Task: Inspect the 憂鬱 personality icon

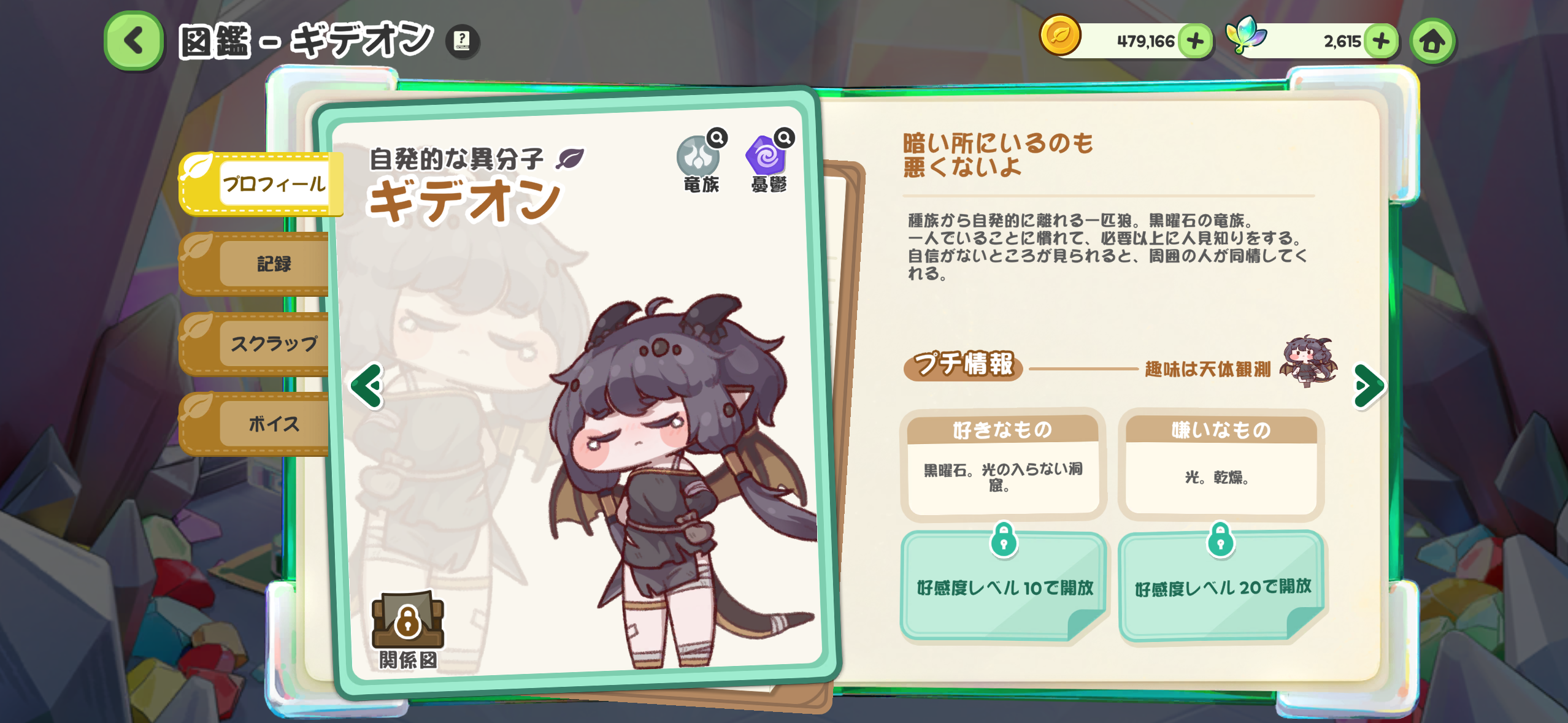Action: [768, 158]
